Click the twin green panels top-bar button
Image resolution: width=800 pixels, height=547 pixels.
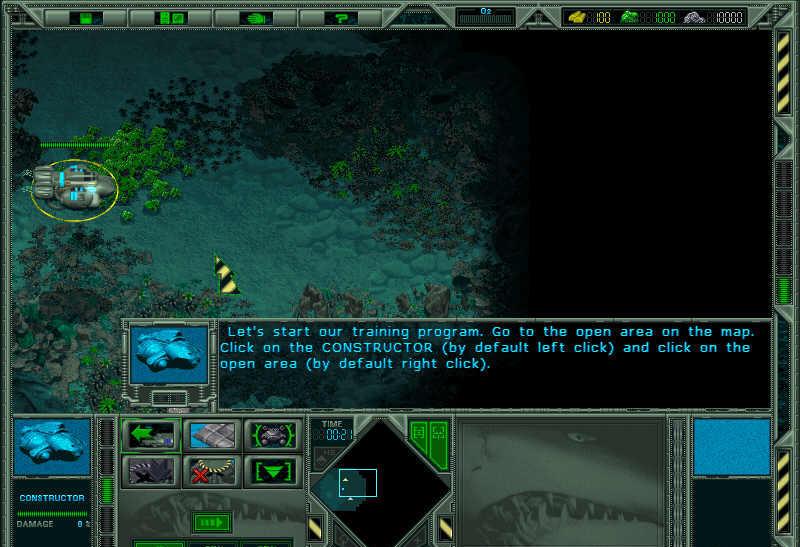171,17
